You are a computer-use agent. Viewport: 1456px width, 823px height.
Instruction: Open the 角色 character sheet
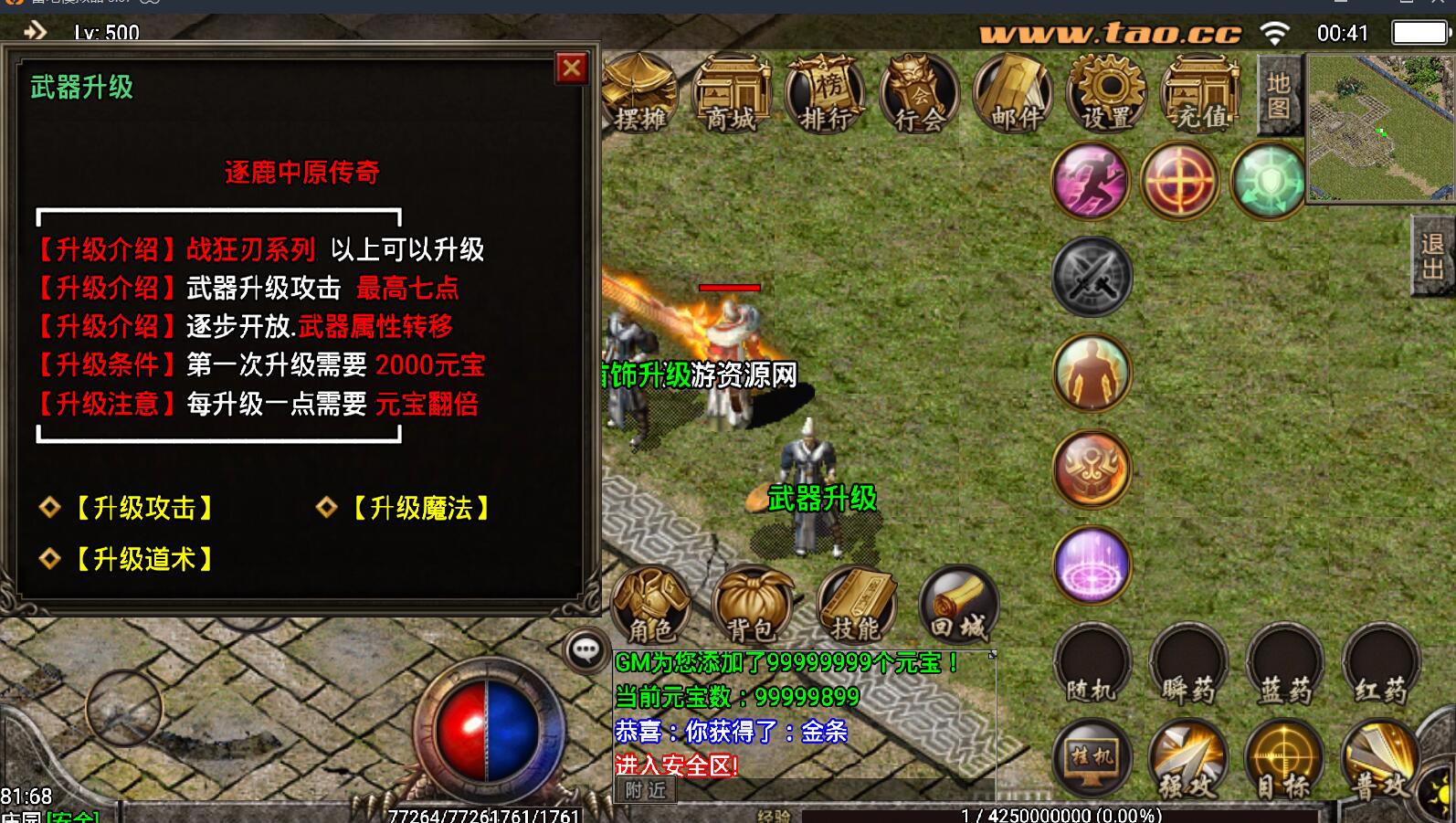coord(650,604)
